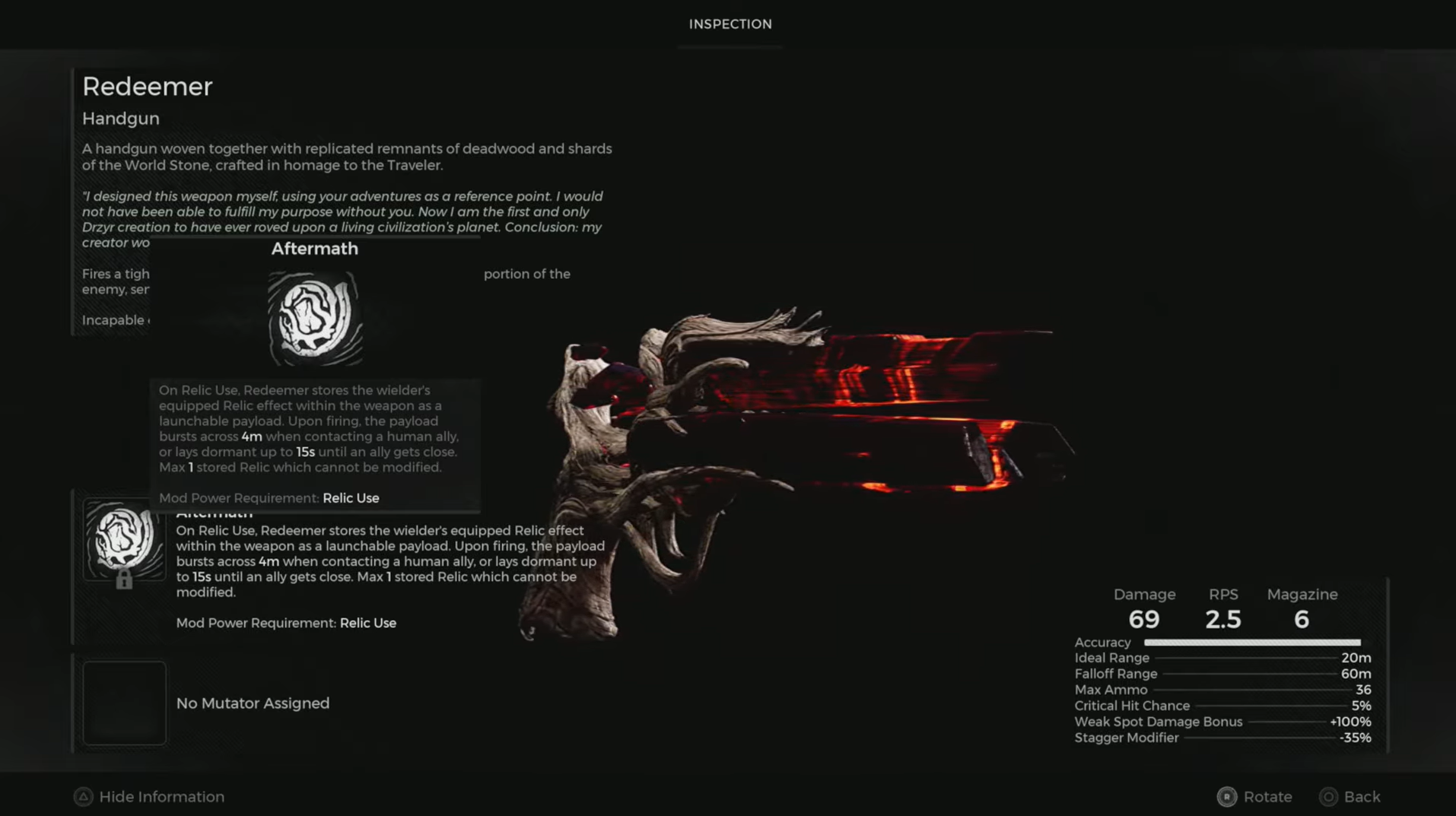Viewport: 1456px width, 816px height.
Task: Click the R button icon beside Rotate
Action: (1227, 797)
